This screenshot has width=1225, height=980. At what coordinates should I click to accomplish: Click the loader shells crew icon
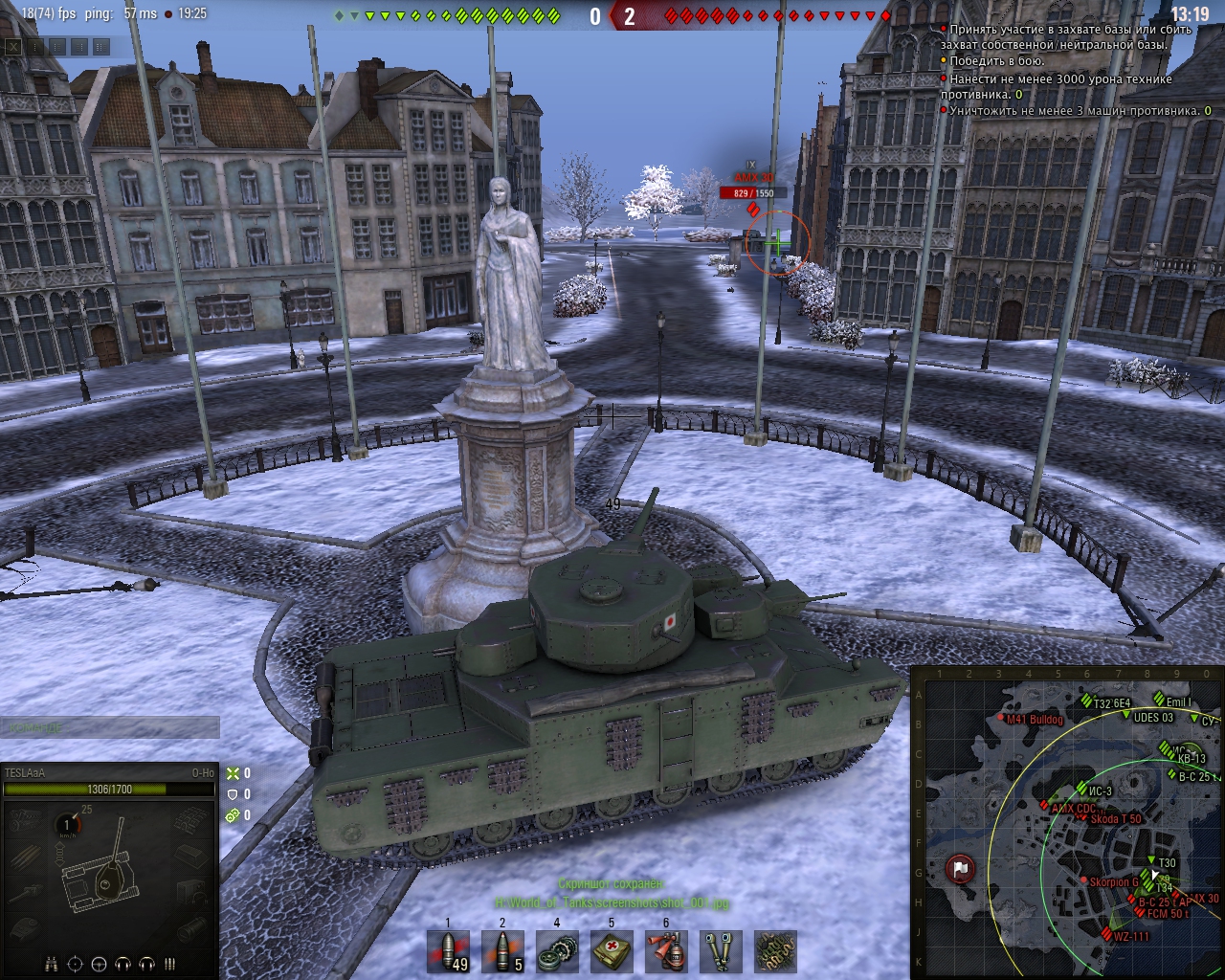click(170, 964)
